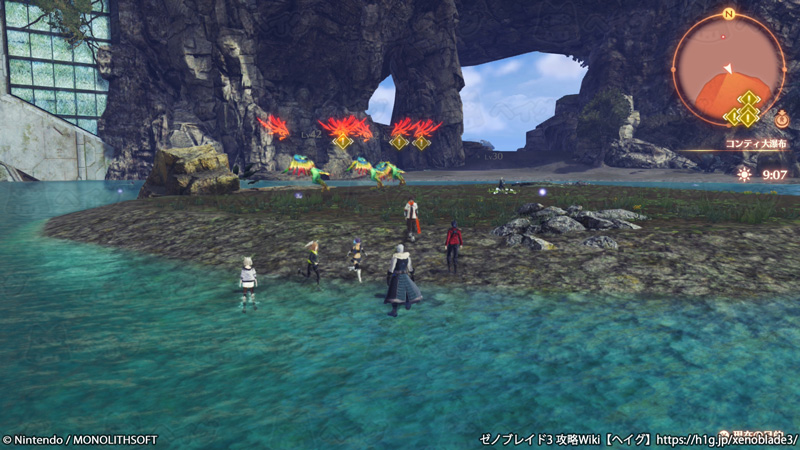The image size is (800, 450).
Task: Click the N compass marker on the minimap
Action: (x=728, y=14)
